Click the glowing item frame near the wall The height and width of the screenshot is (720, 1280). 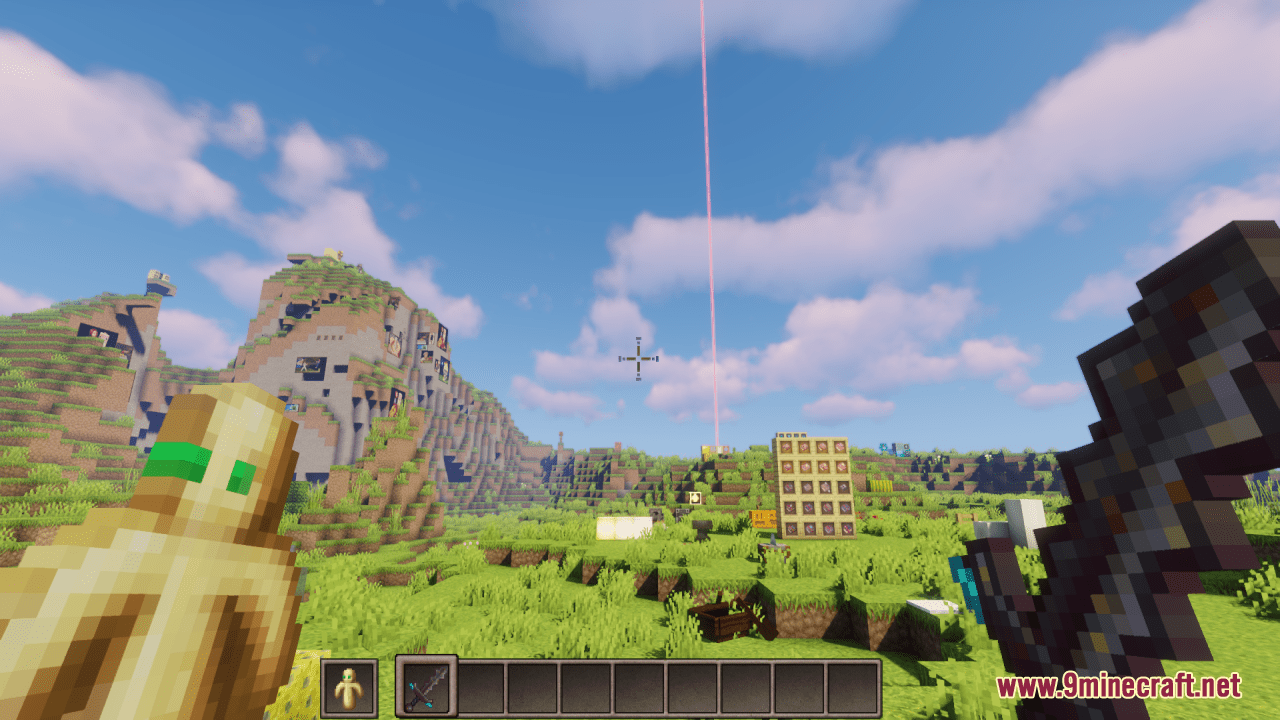tap(695, 497)
